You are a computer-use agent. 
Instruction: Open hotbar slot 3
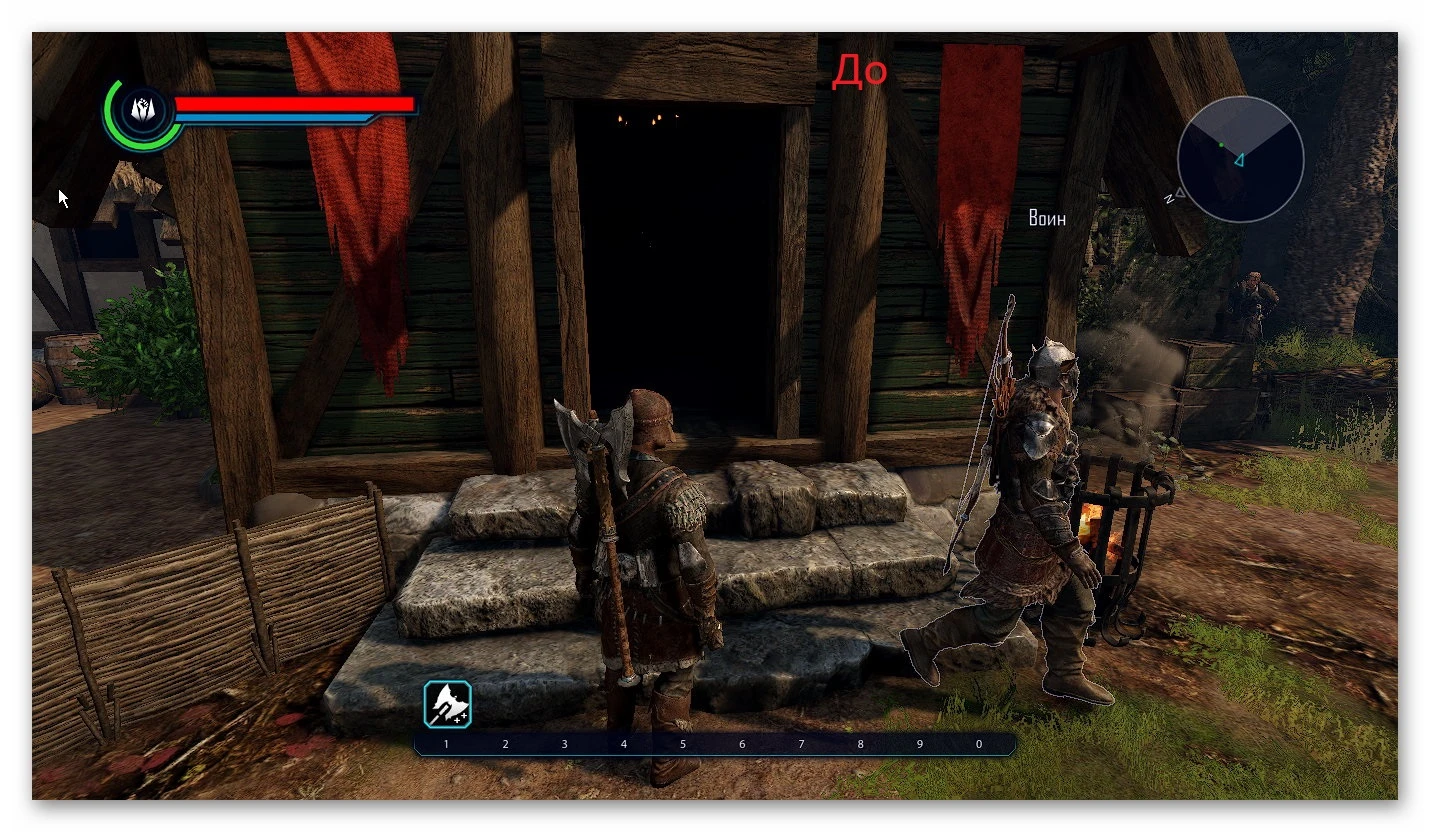[564, 744]
